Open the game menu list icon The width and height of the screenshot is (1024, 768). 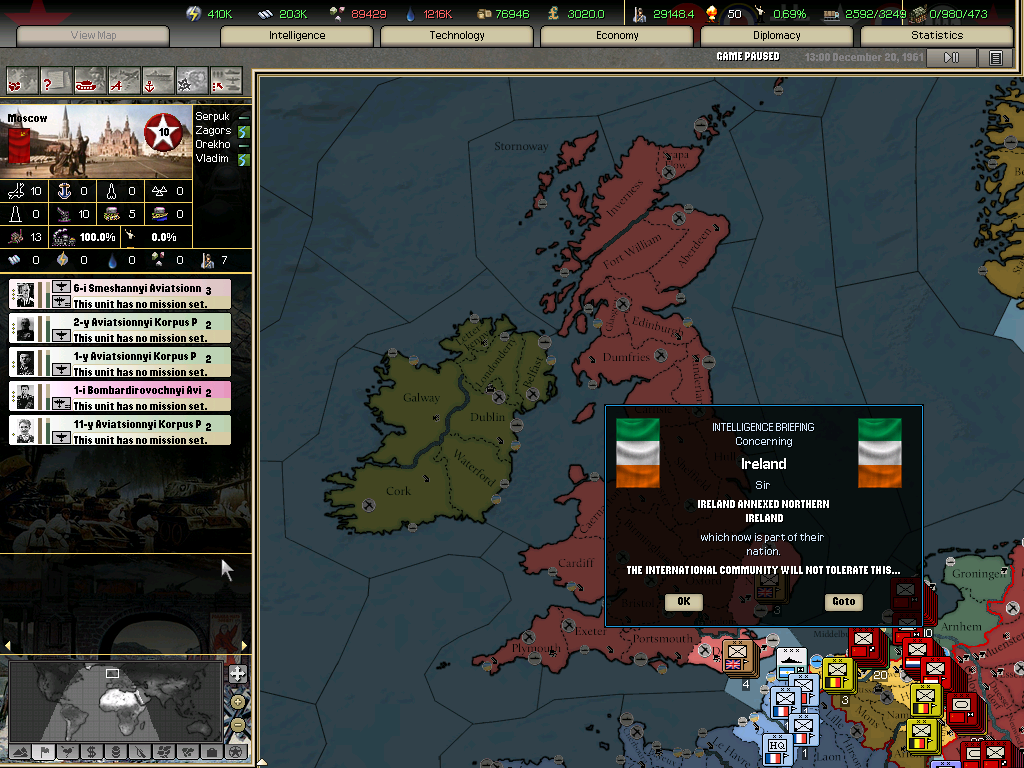click(995, 58)
